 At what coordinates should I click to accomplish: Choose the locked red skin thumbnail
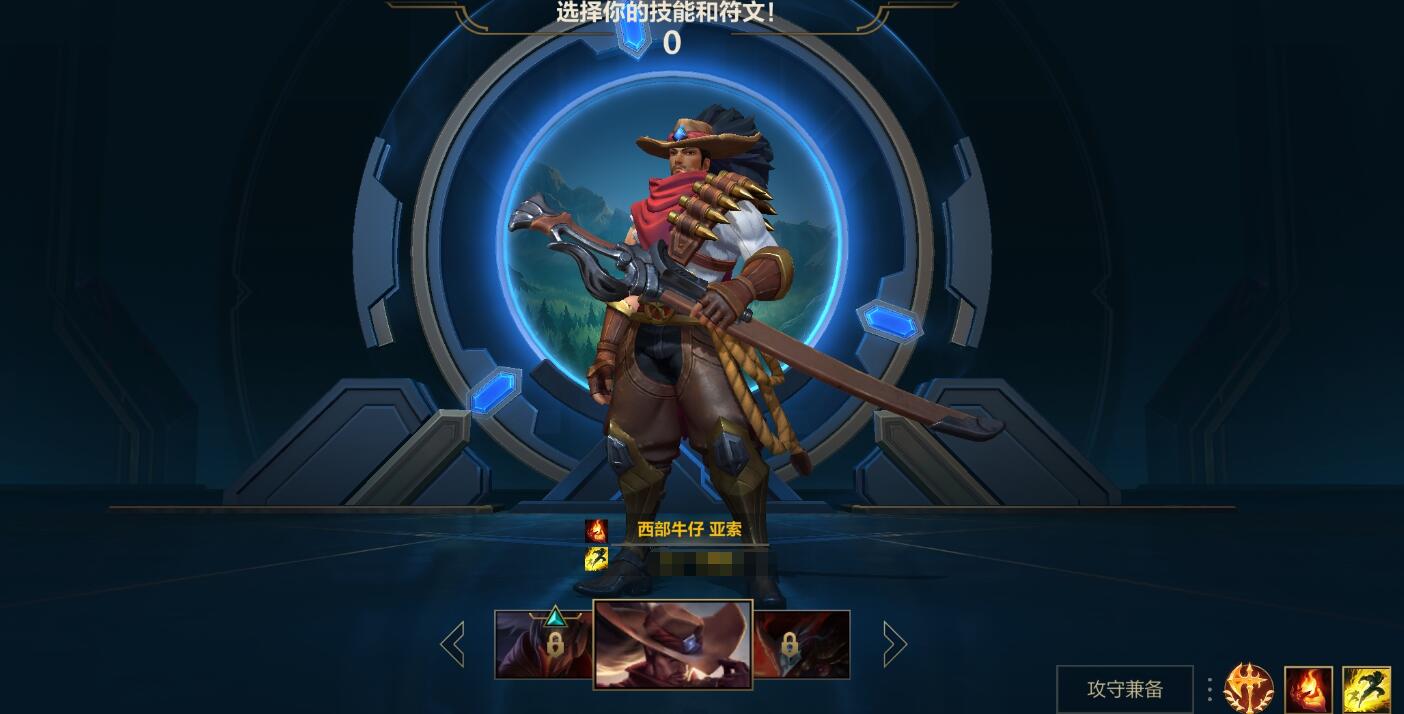point(801,645)
